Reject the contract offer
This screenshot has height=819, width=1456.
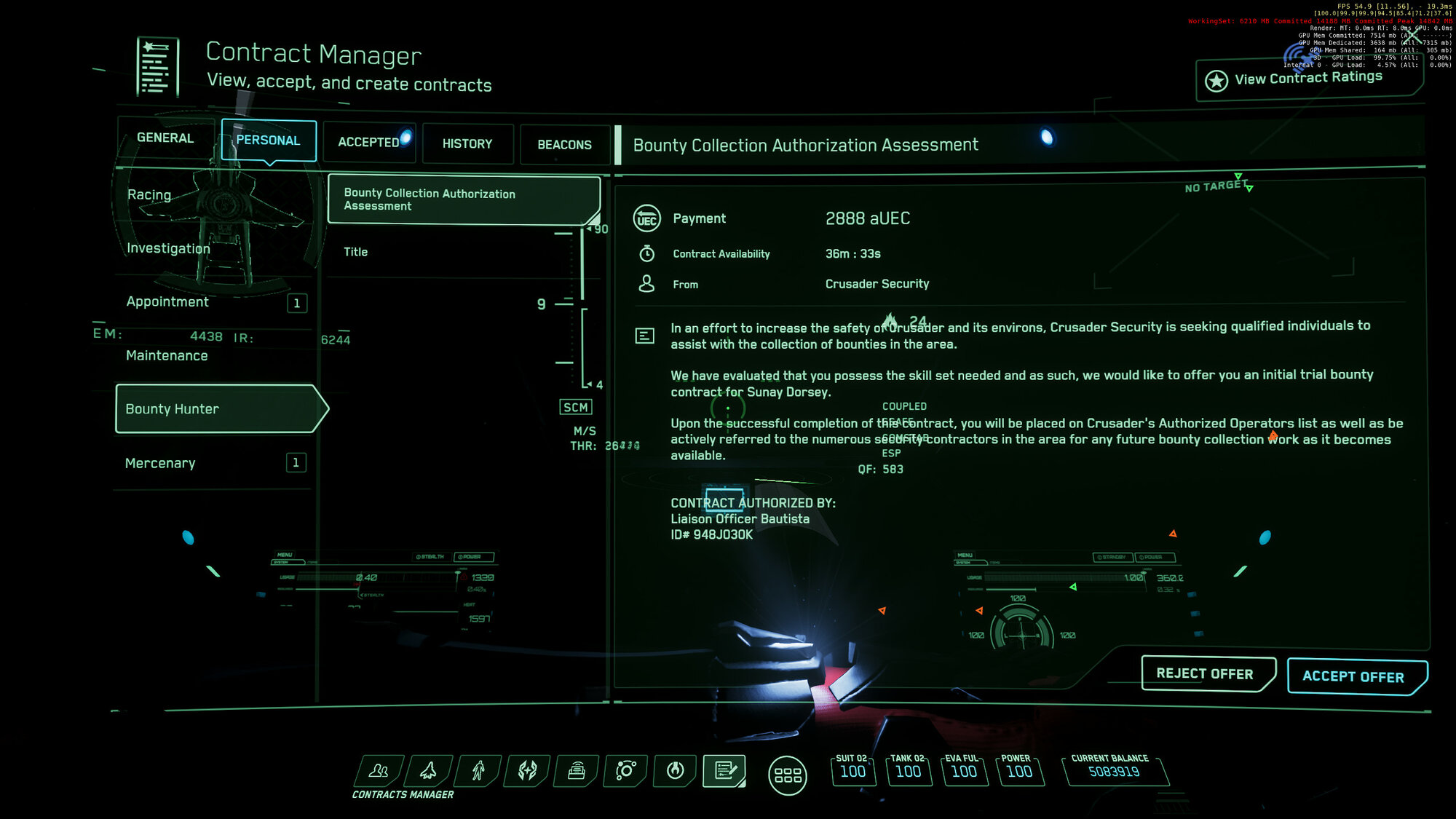click(1206, 674)
